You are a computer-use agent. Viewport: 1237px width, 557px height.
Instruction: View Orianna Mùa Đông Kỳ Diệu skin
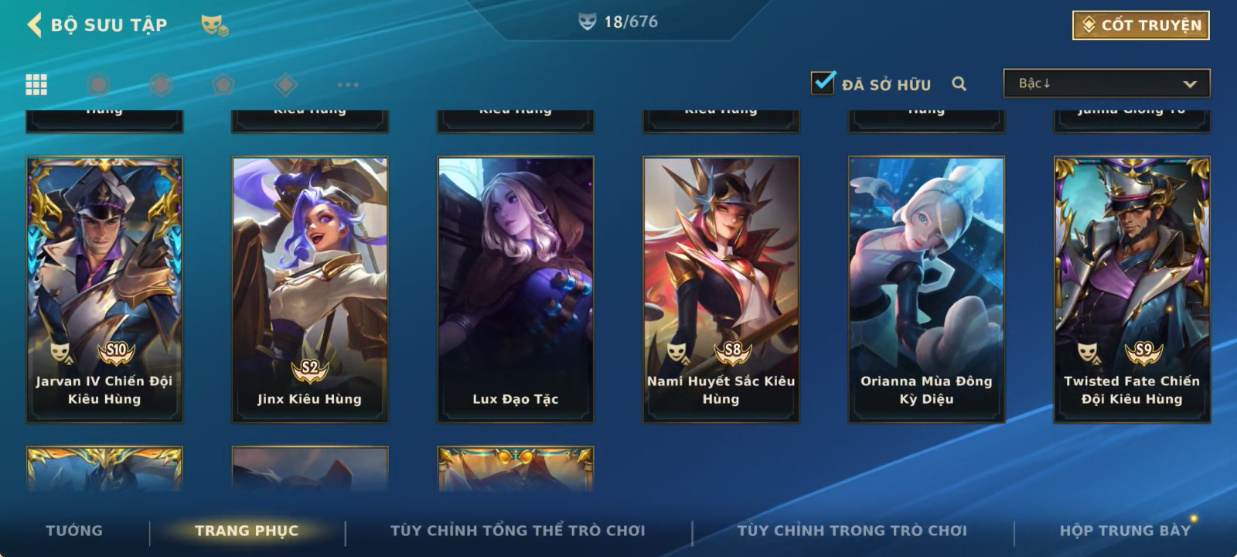(x=926, y=289)
